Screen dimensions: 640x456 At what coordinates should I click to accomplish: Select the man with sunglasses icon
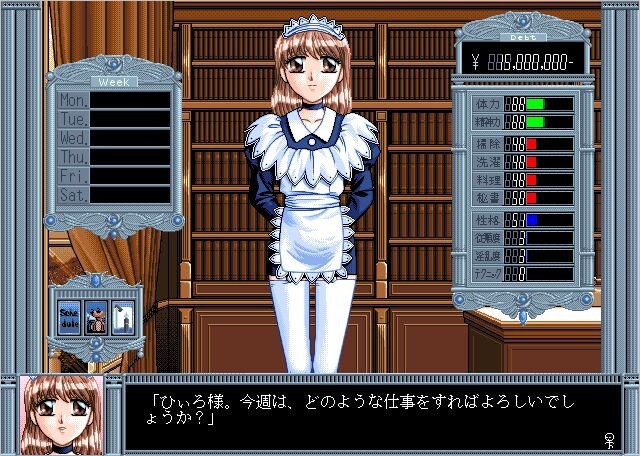[96, 315]
